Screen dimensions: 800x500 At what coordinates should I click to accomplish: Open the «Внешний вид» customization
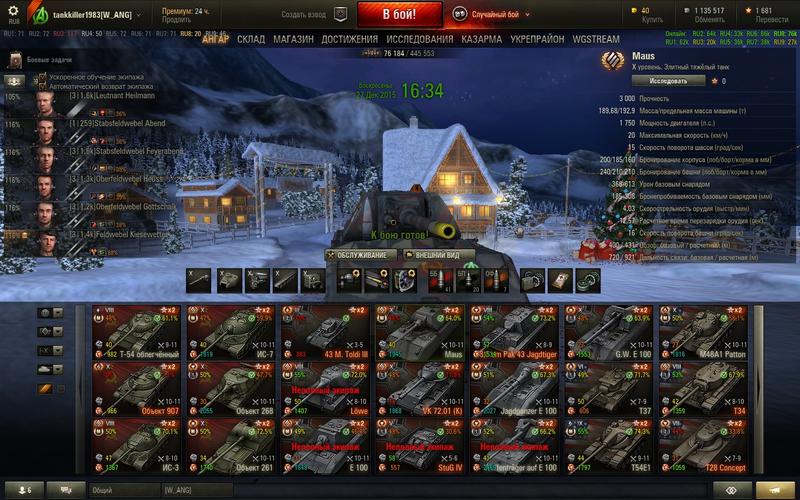pos(434,254)
